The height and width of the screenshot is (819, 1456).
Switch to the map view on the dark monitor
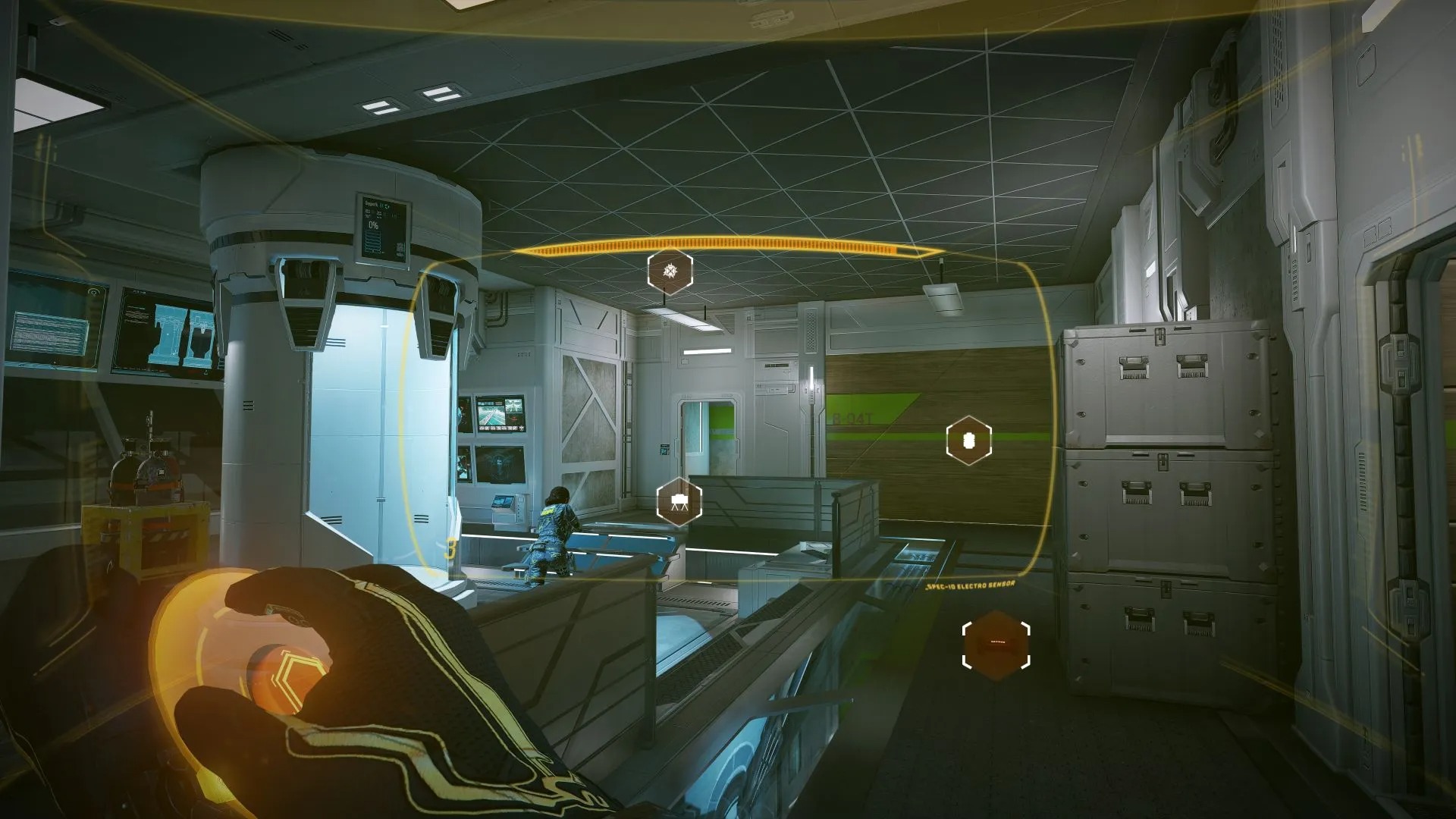(x=498, y=464)
